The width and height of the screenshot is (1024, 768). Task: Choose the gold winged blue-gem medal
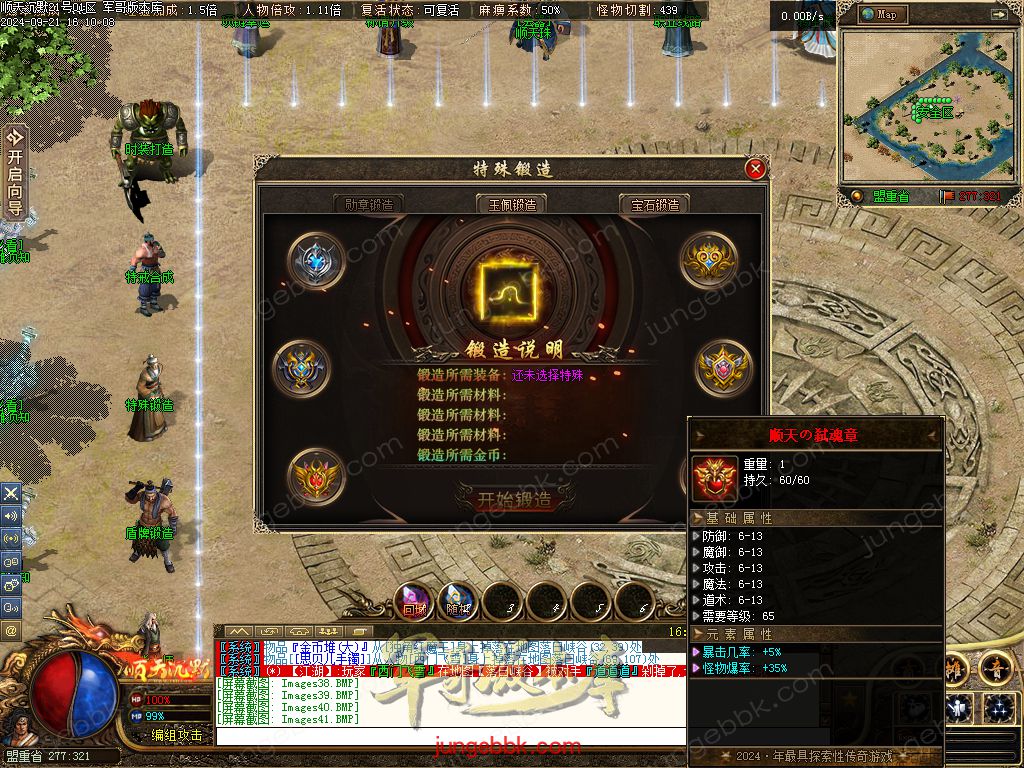click(303, 369)
